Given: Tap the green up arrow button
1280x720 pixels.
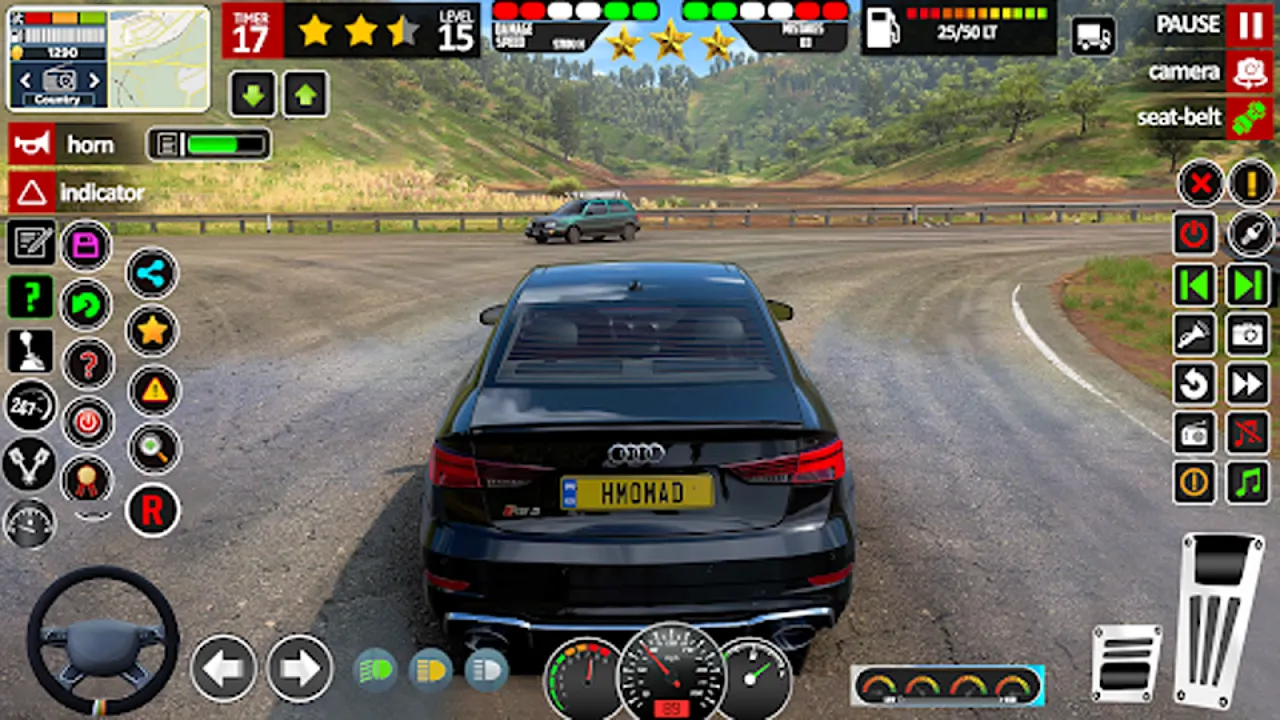Looking at the screenshot, I should 305,95.
